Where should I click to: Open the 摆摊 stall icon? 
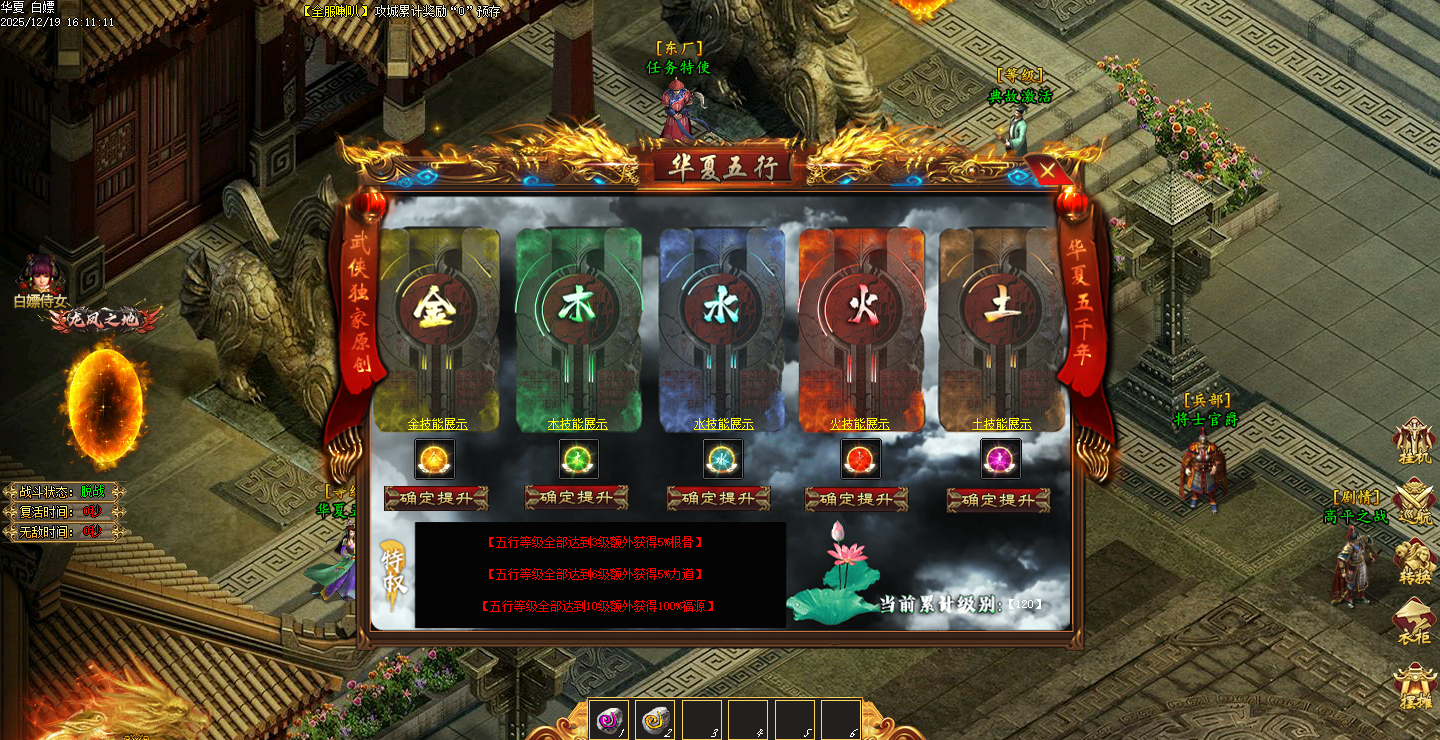click(x=1415, y=686)
